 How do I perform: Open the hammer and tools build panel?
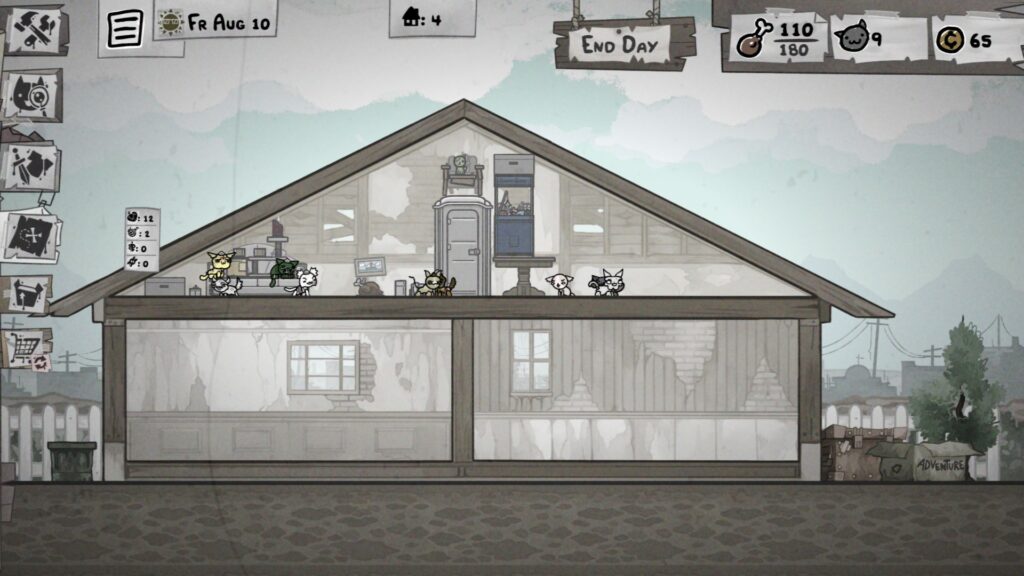pos(33,31)
